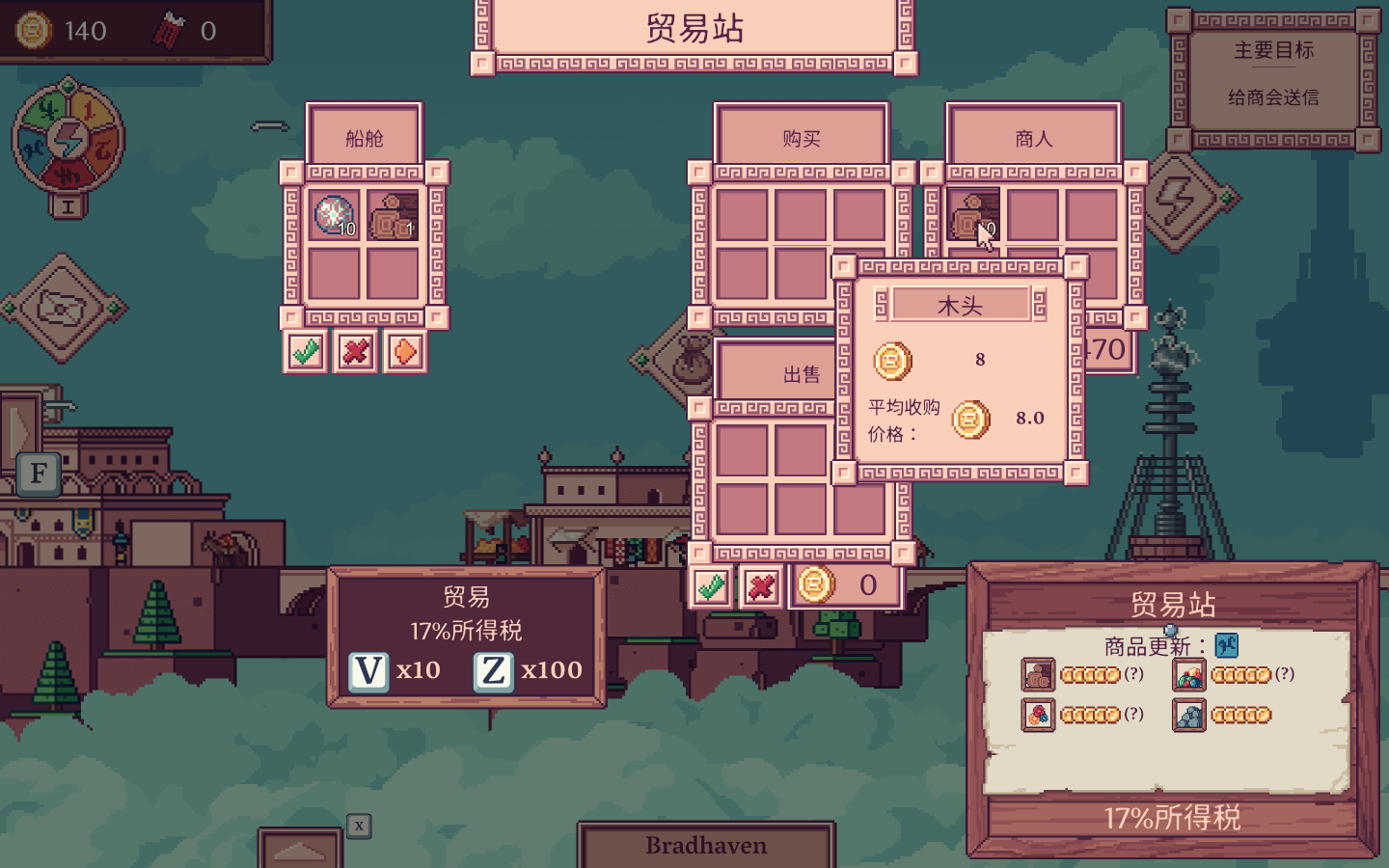Close the bottom panel with small x
Viewport: 1389px width, 868px height.
359,826
